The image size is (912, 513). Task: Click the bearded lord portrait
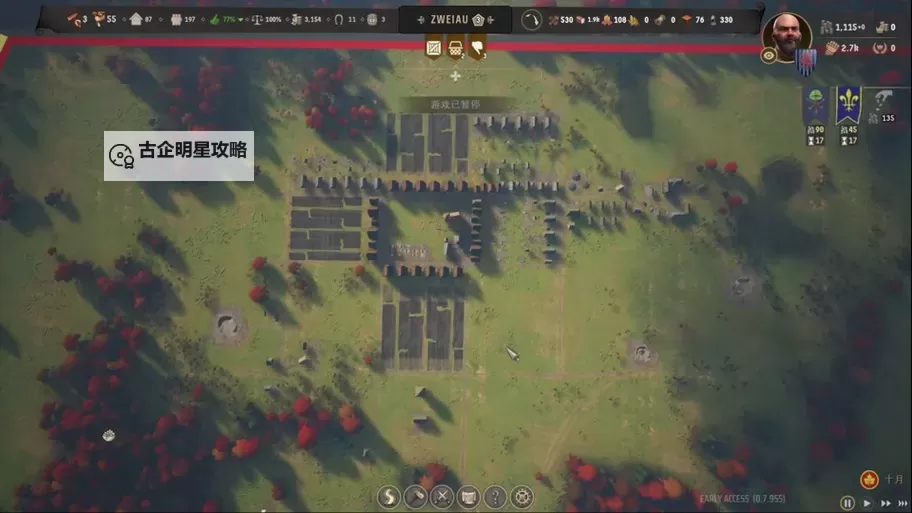tap(786, 35)
